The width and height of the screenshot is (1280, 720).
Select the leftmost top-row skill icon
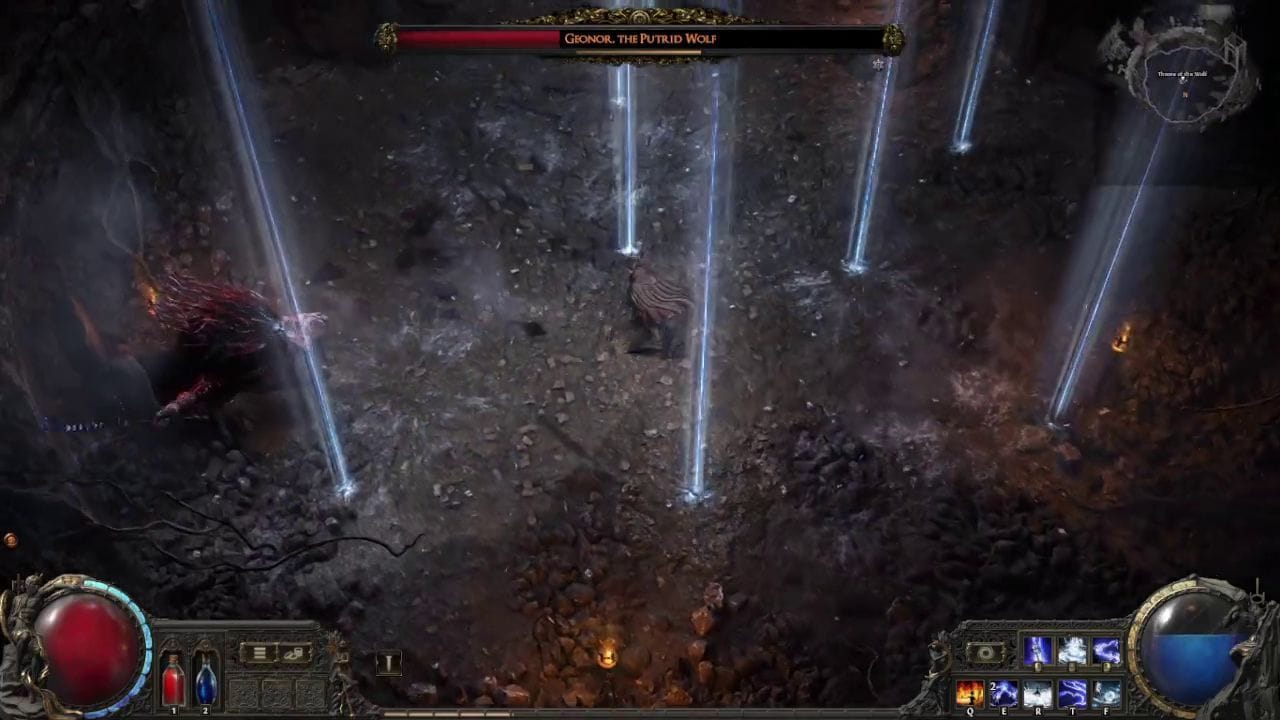click(x=1038, y=649)
